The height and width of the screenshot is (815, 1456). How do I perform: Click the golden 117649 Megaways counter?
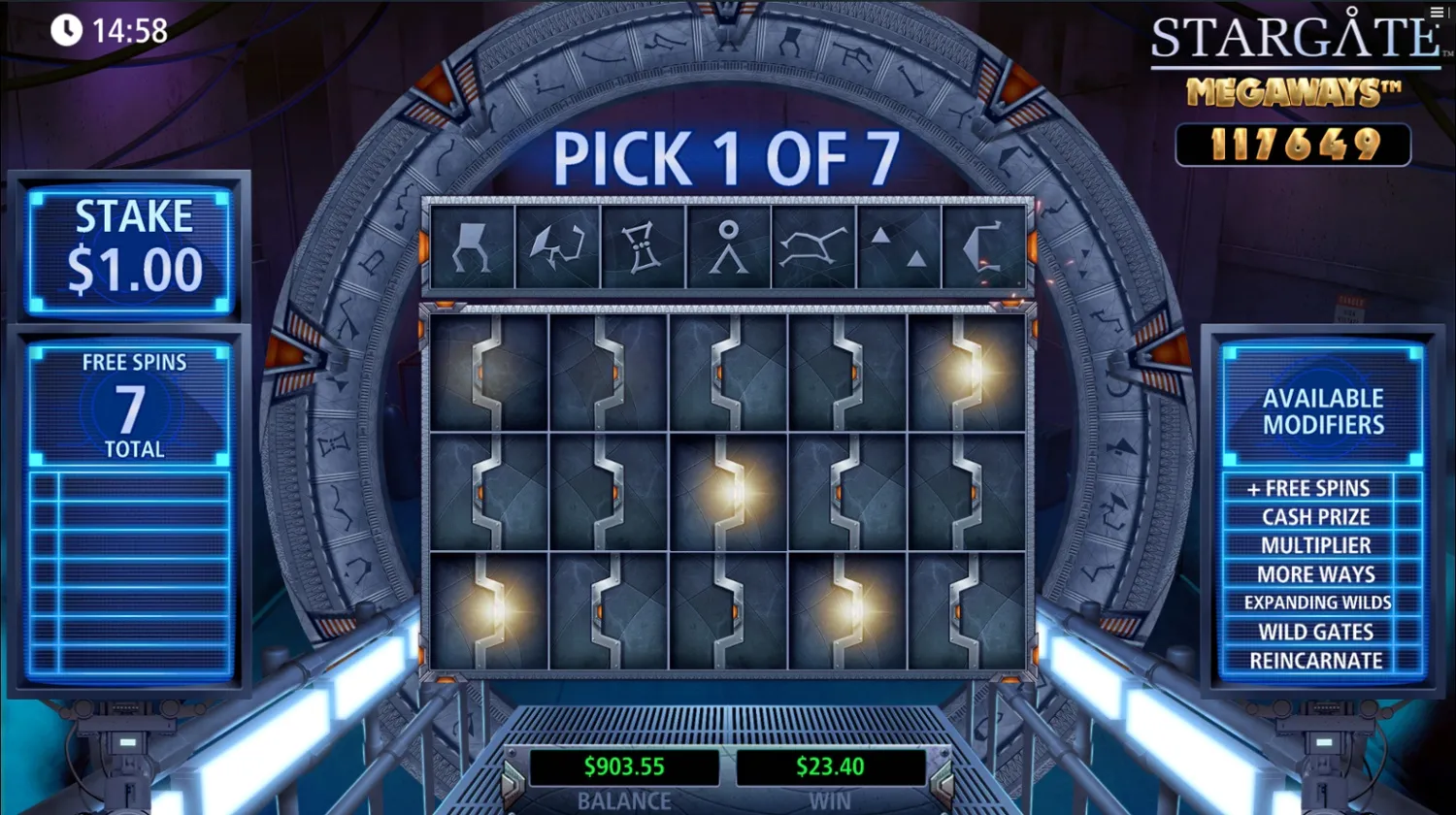coord(1293,144)
